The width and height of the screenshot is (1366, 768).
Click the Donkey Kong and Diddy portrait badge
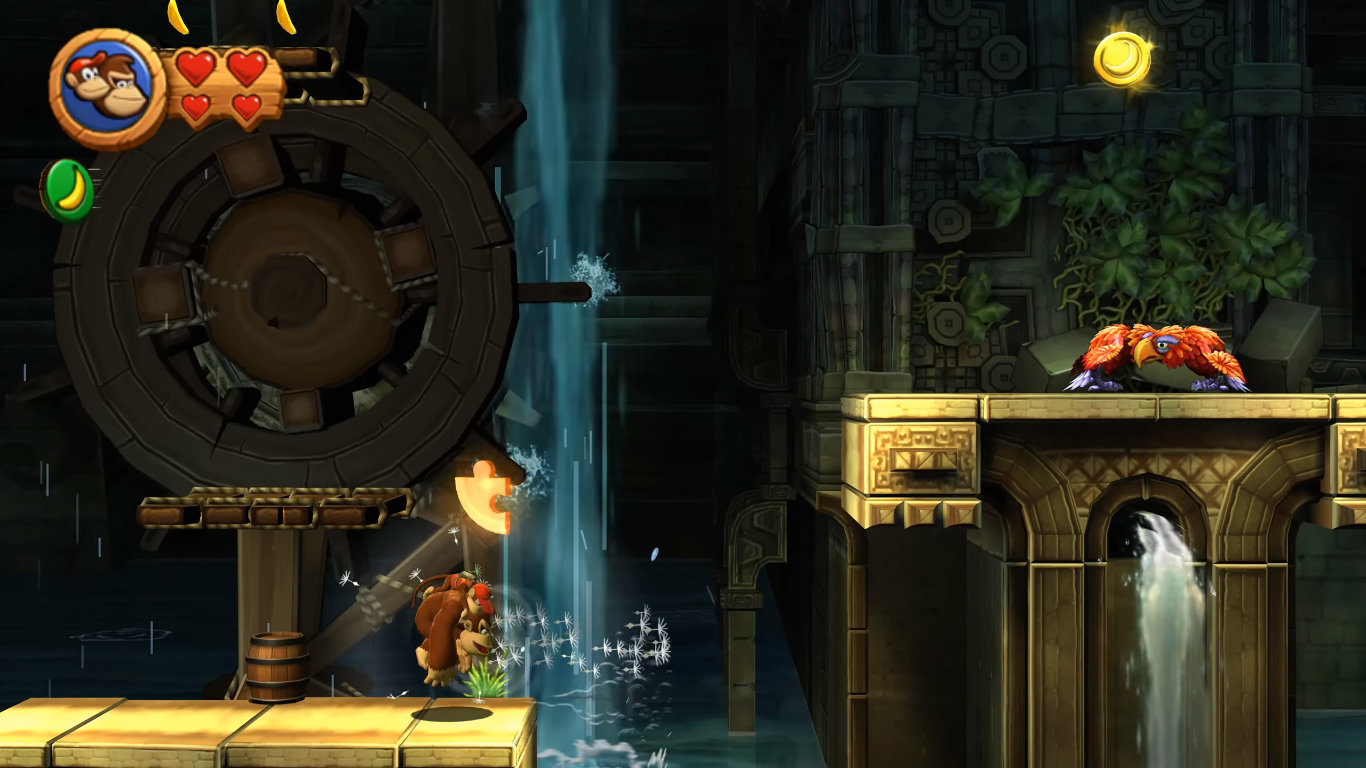[x=107, y=88]
